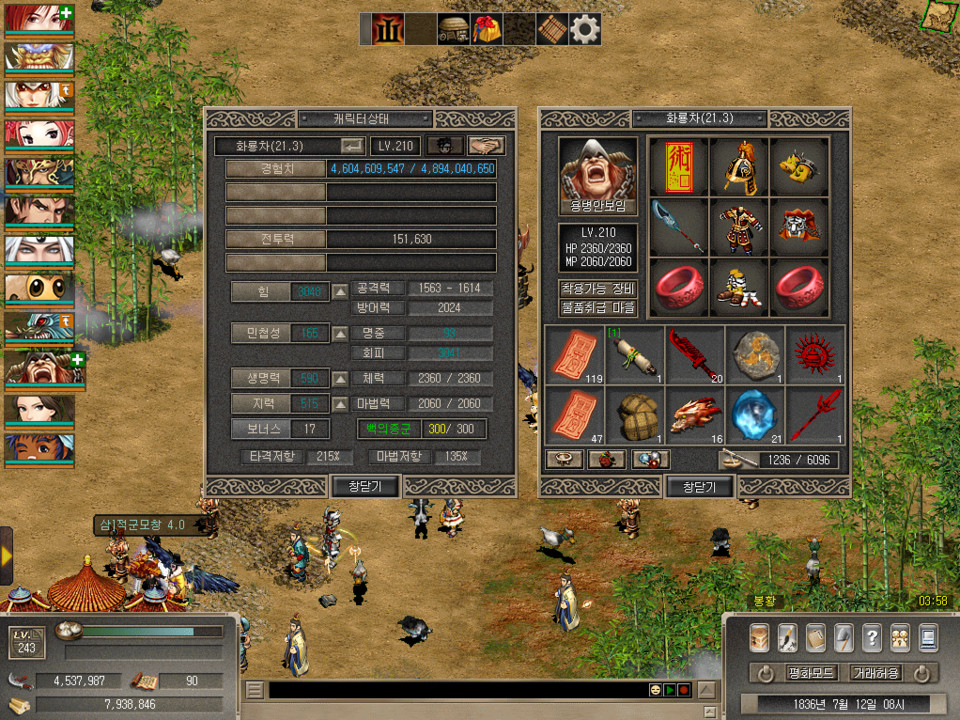Screen dimensions: 960x720
Task: Increase the 지력 stat with its arrow
Action: [340, 403]
